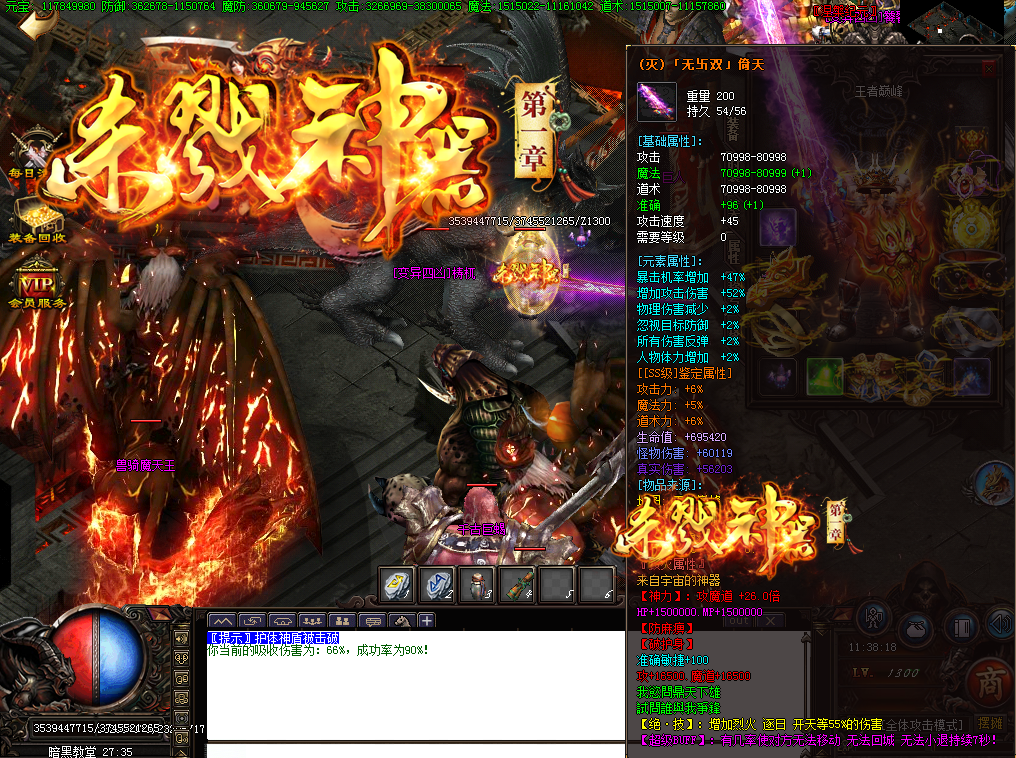
Task: Open the VIP 会员服务 menu
Action: (37, 280)
